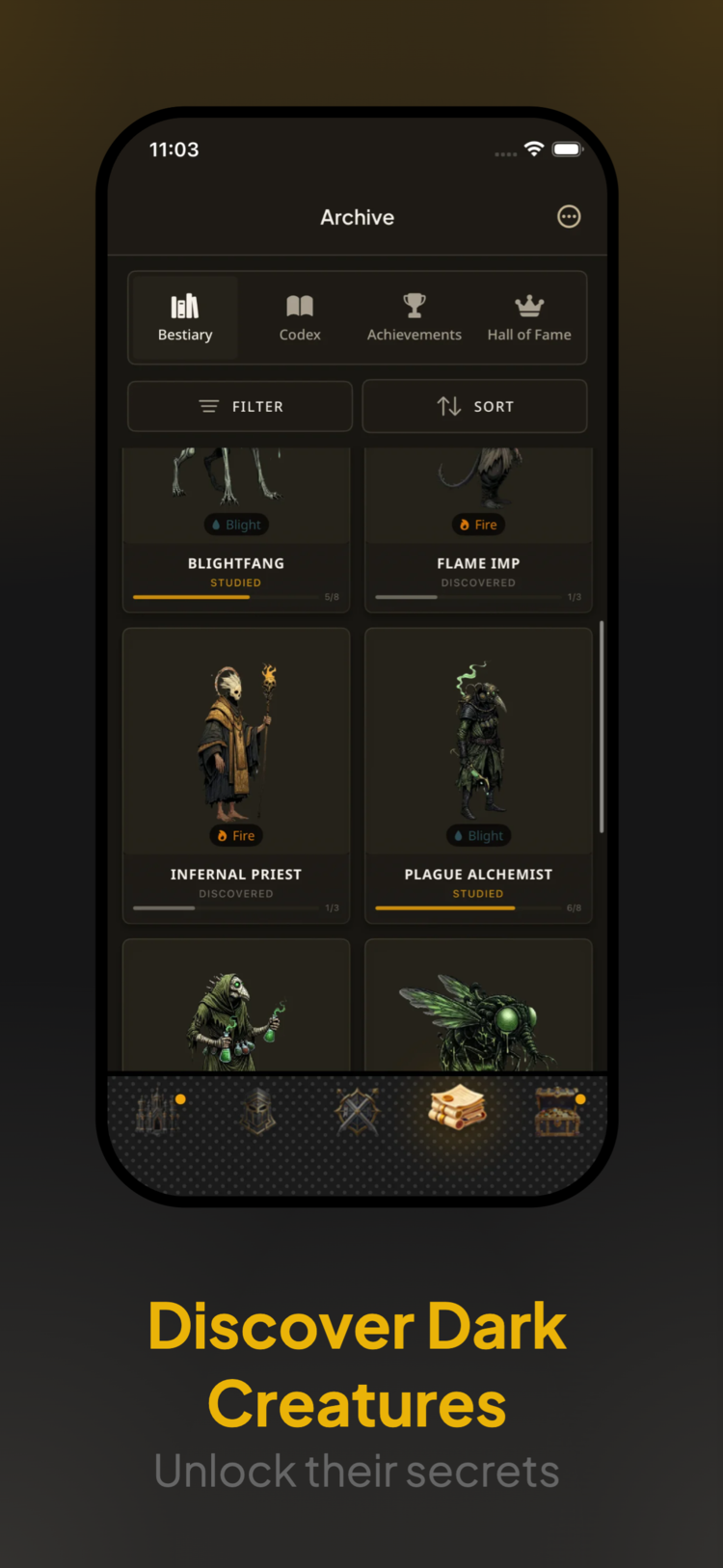Open the Filter options
Image resolution: width=723 pixels, height=1568 pixels.
[x=240, y=406]
